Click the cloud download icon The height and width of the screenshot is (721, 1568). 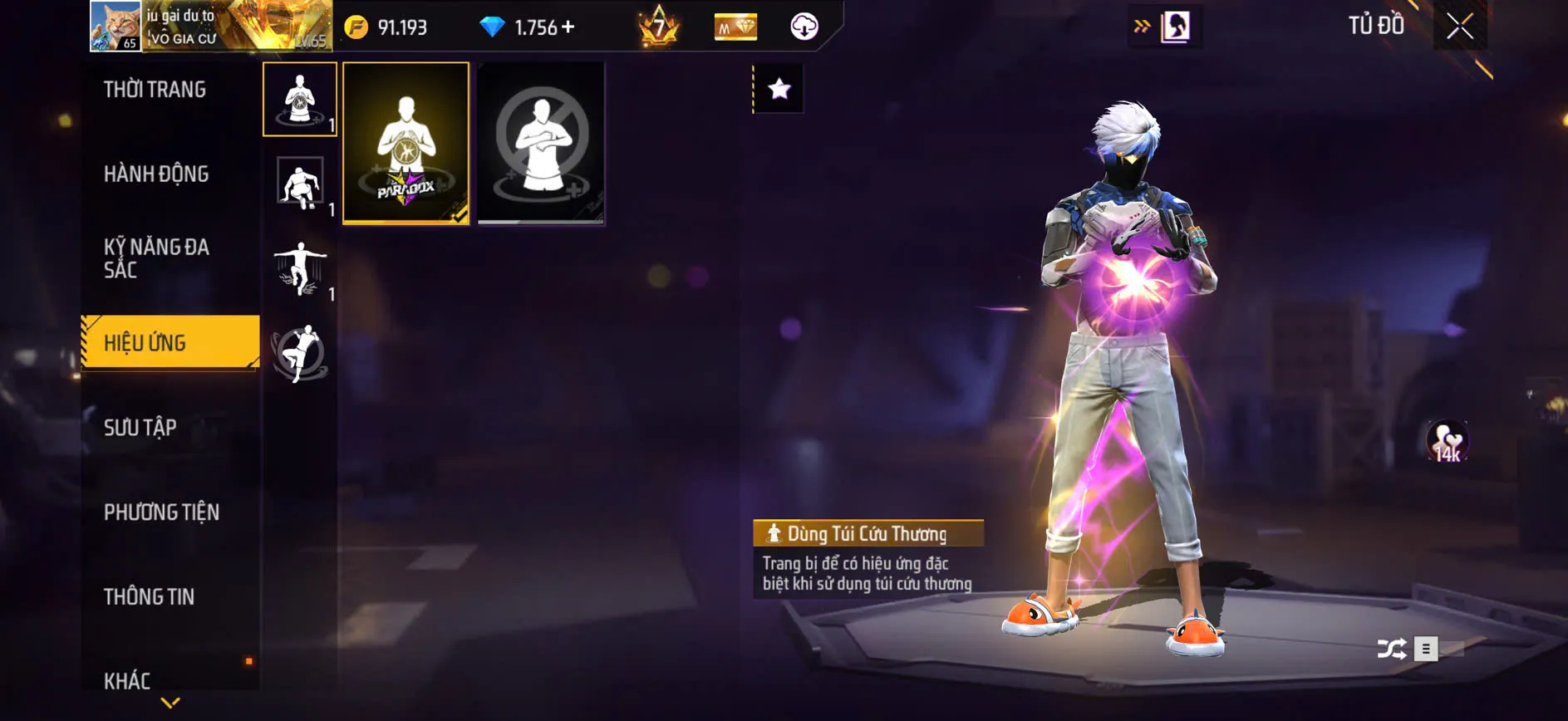(804, 27)
